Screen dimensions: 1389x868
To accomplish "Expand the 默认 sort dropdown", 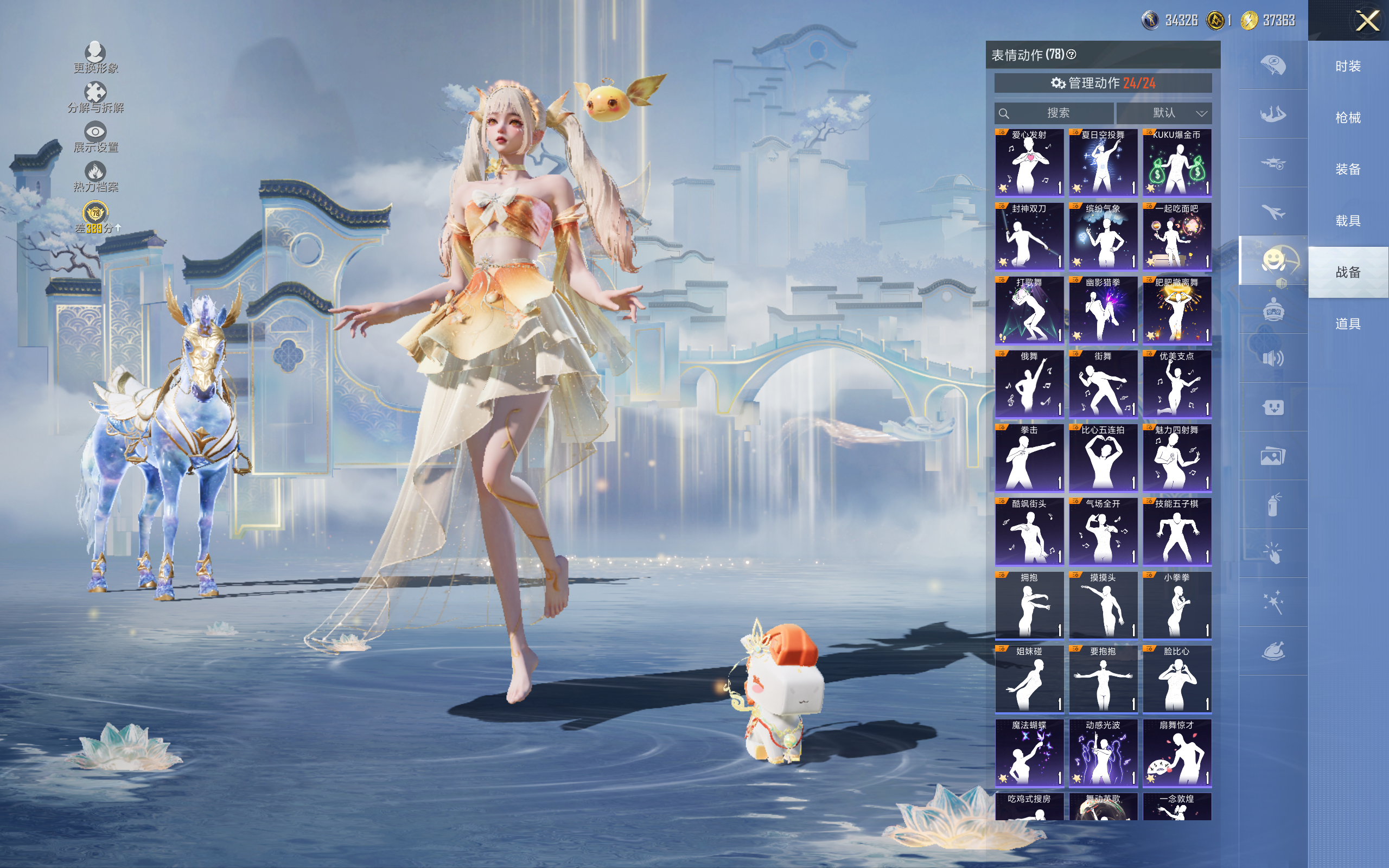I will [1163, 113].
